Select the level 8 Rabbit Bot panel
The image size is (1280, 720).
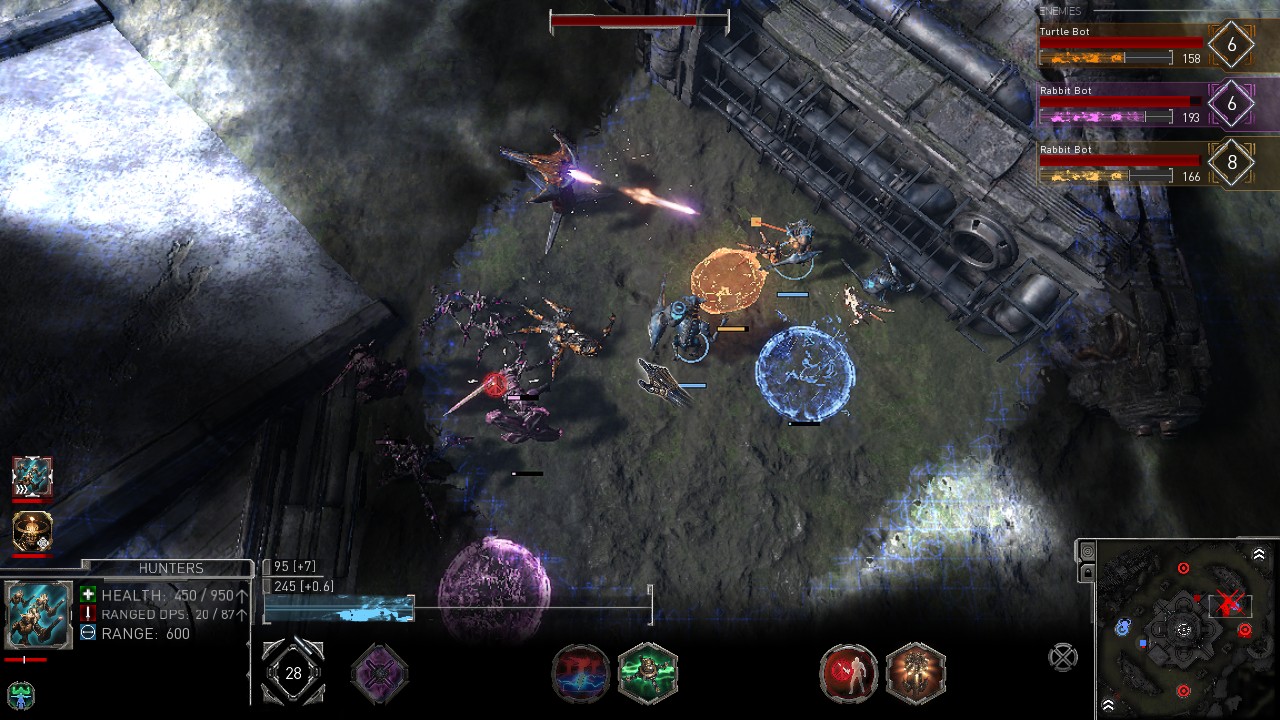click(x=1120, y=164)
